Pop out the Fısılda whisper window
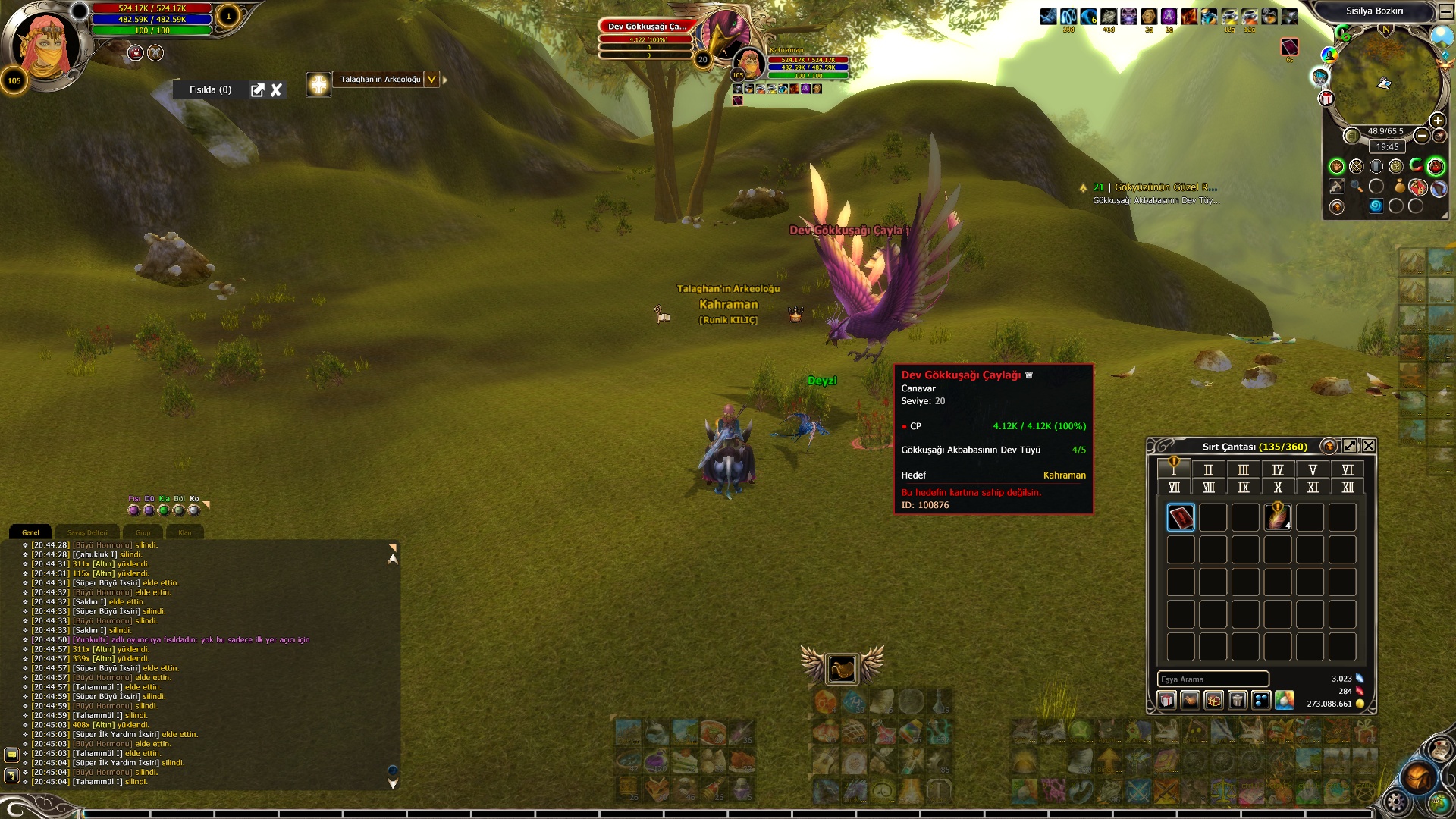This screenshot has width=1456, height=819. (x=258, y=90)
